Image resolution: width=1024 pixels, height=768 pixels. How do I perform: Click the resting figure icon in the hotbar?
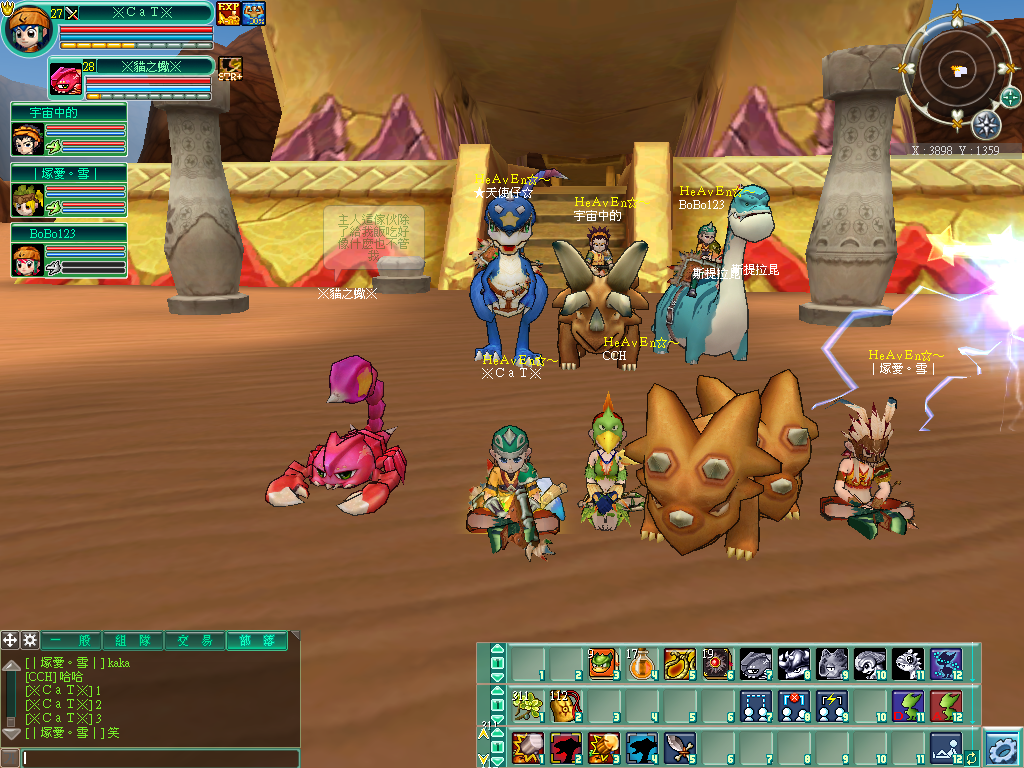(x=945, y=747)
